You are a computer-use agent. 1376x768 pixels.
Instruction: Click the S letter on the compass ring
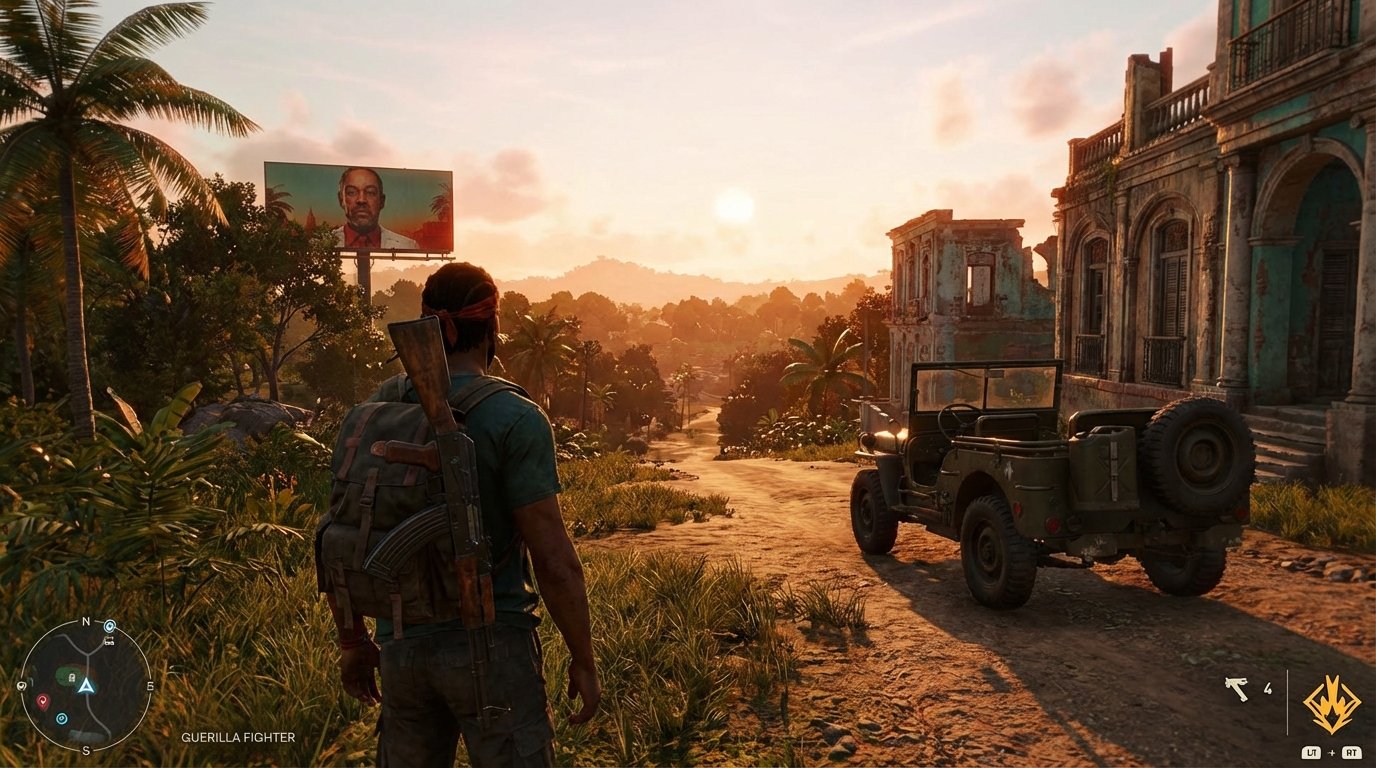coord(87,750)
